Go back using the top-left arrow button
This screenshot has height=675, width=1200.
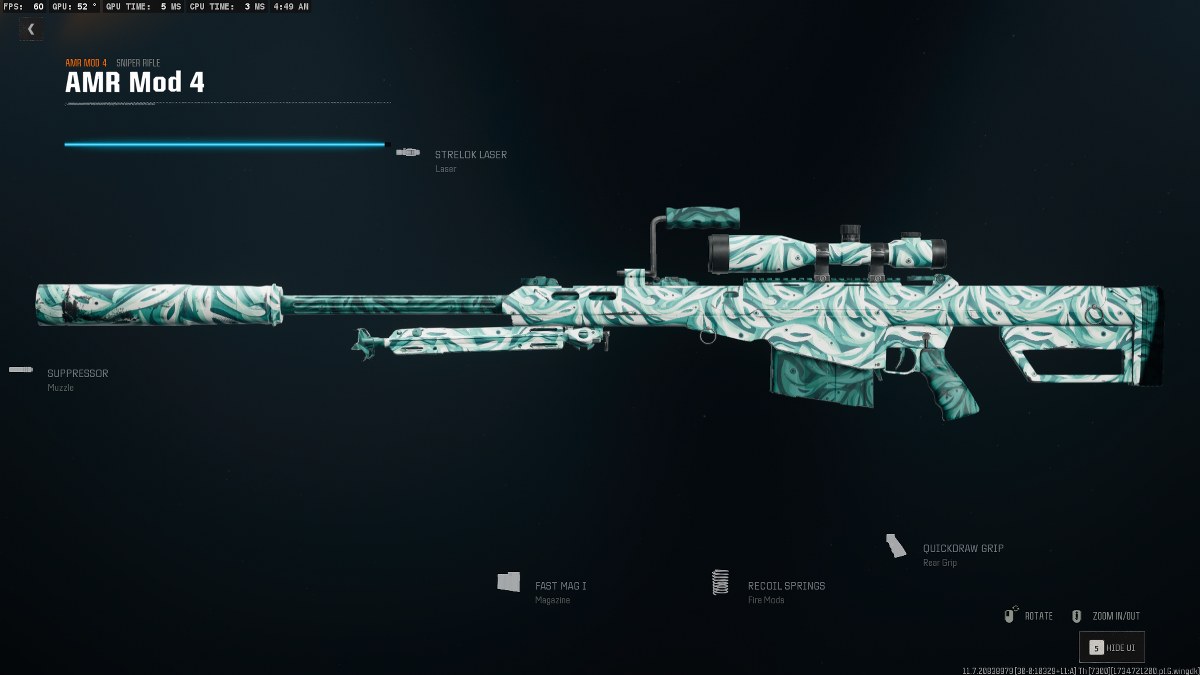click(x=31, y=29)
